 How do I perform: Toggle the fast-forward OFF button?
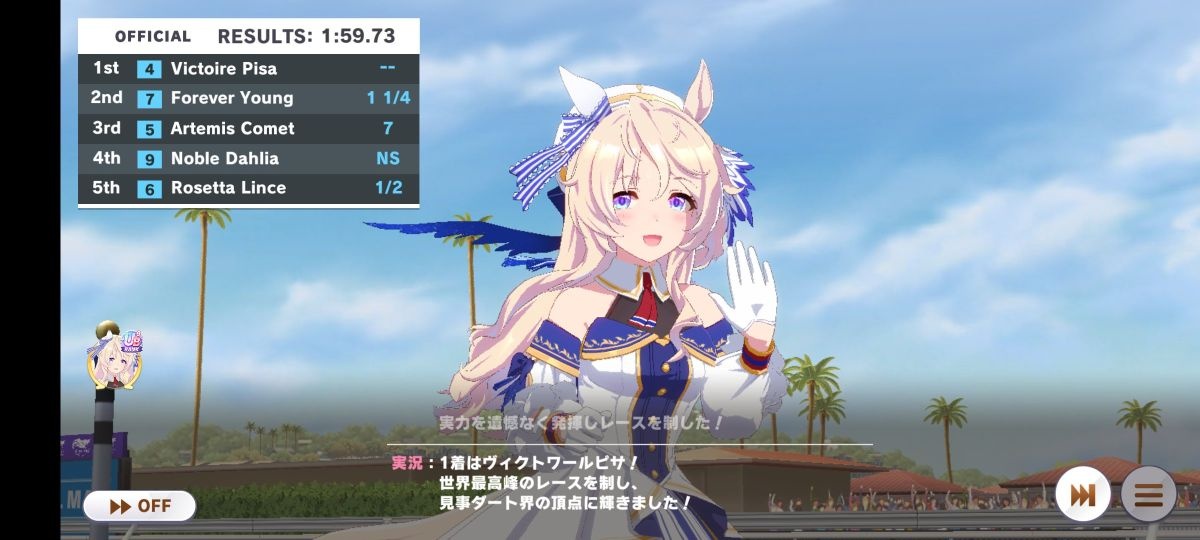pyautogui.click(x=139, y=505)
